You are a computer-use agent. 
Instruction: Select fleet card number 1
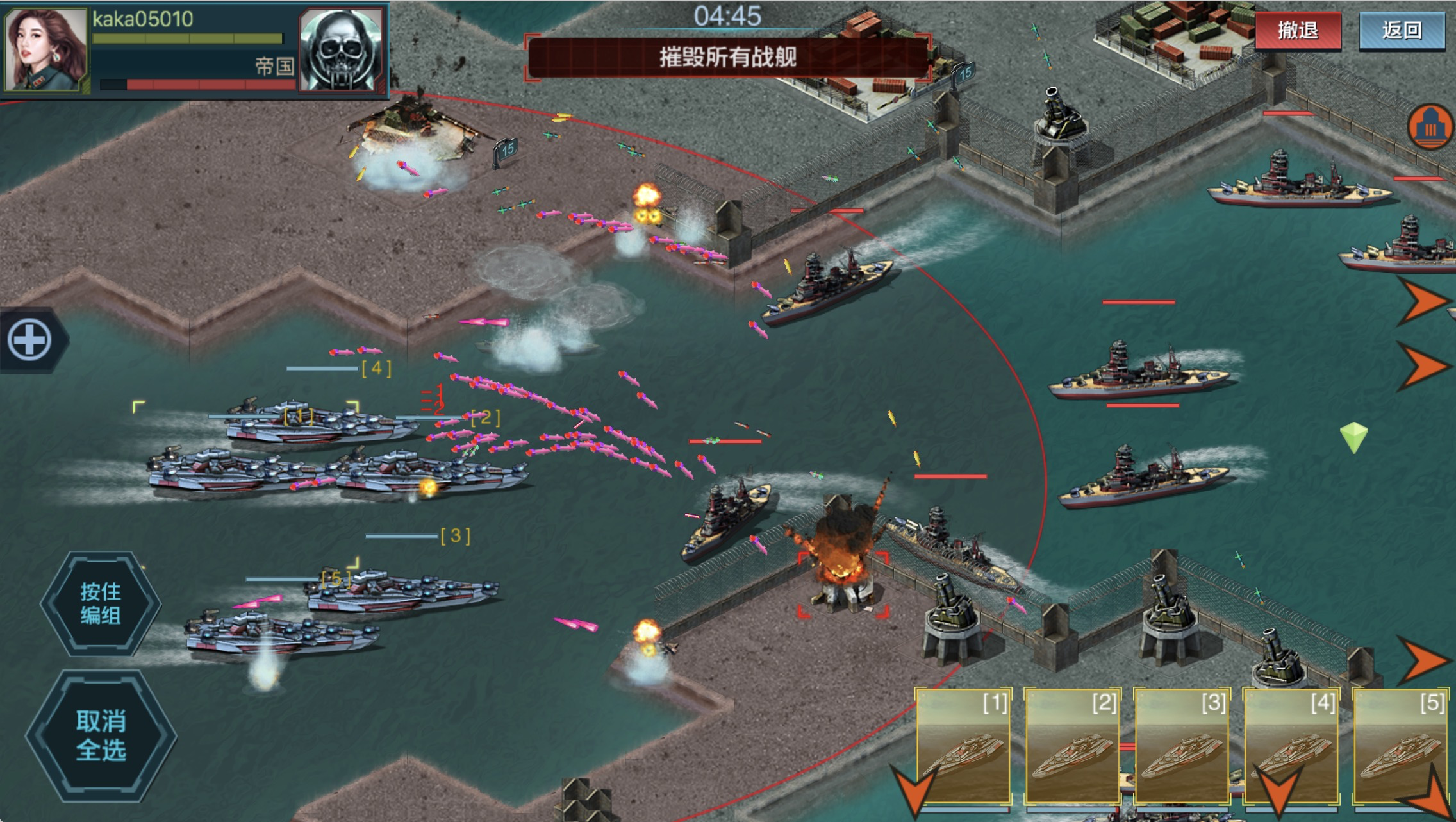click(x=963, y=746)
